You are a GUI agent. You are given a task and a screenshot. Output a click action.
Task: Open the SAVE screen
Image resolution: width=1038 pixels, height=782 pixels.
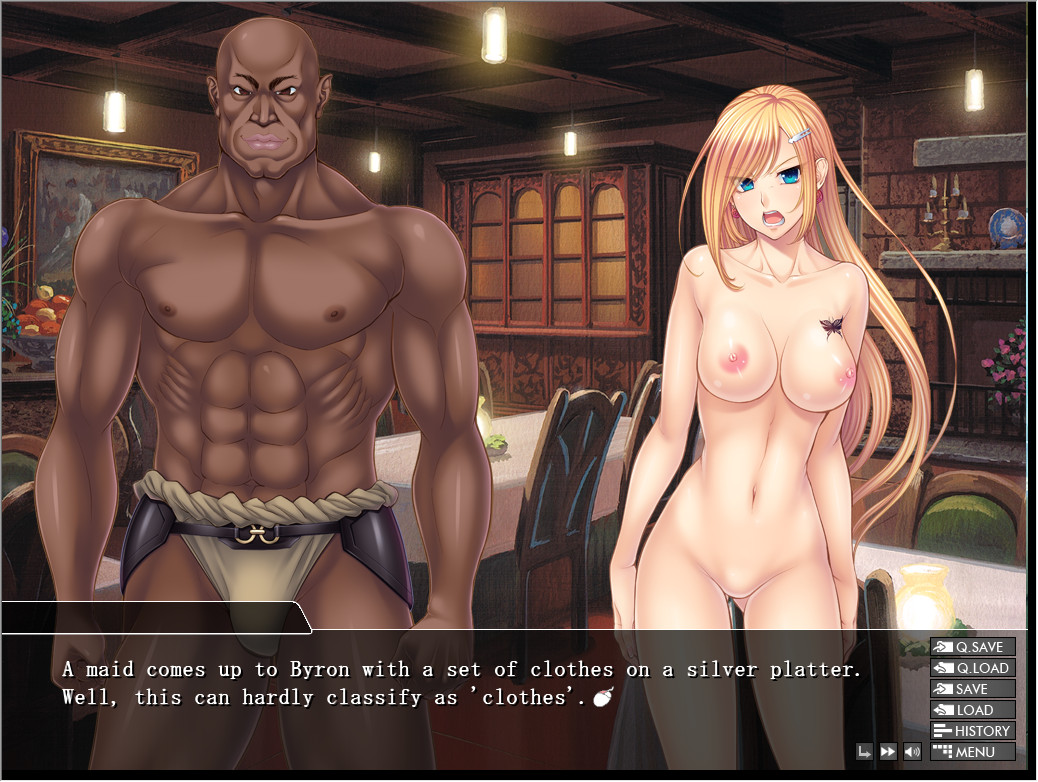(x=972, y=689)
